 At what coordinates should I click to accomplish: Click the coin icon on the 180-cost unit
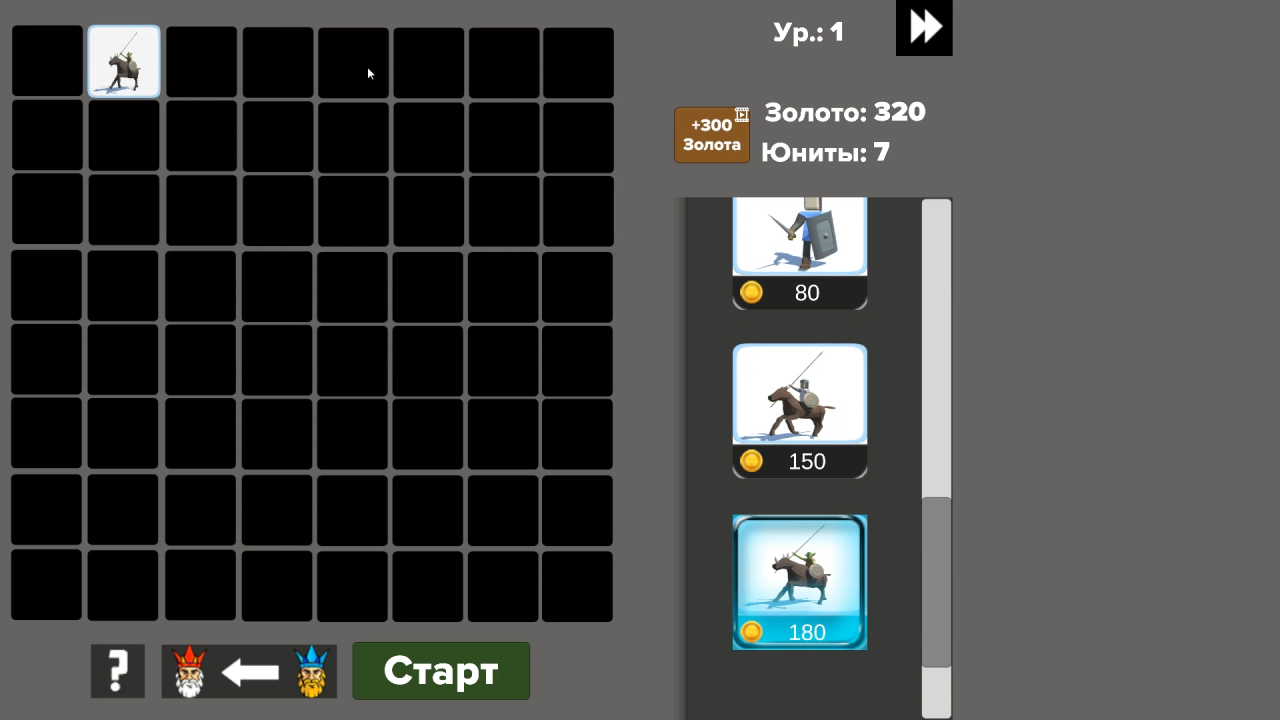pos(751,632)
